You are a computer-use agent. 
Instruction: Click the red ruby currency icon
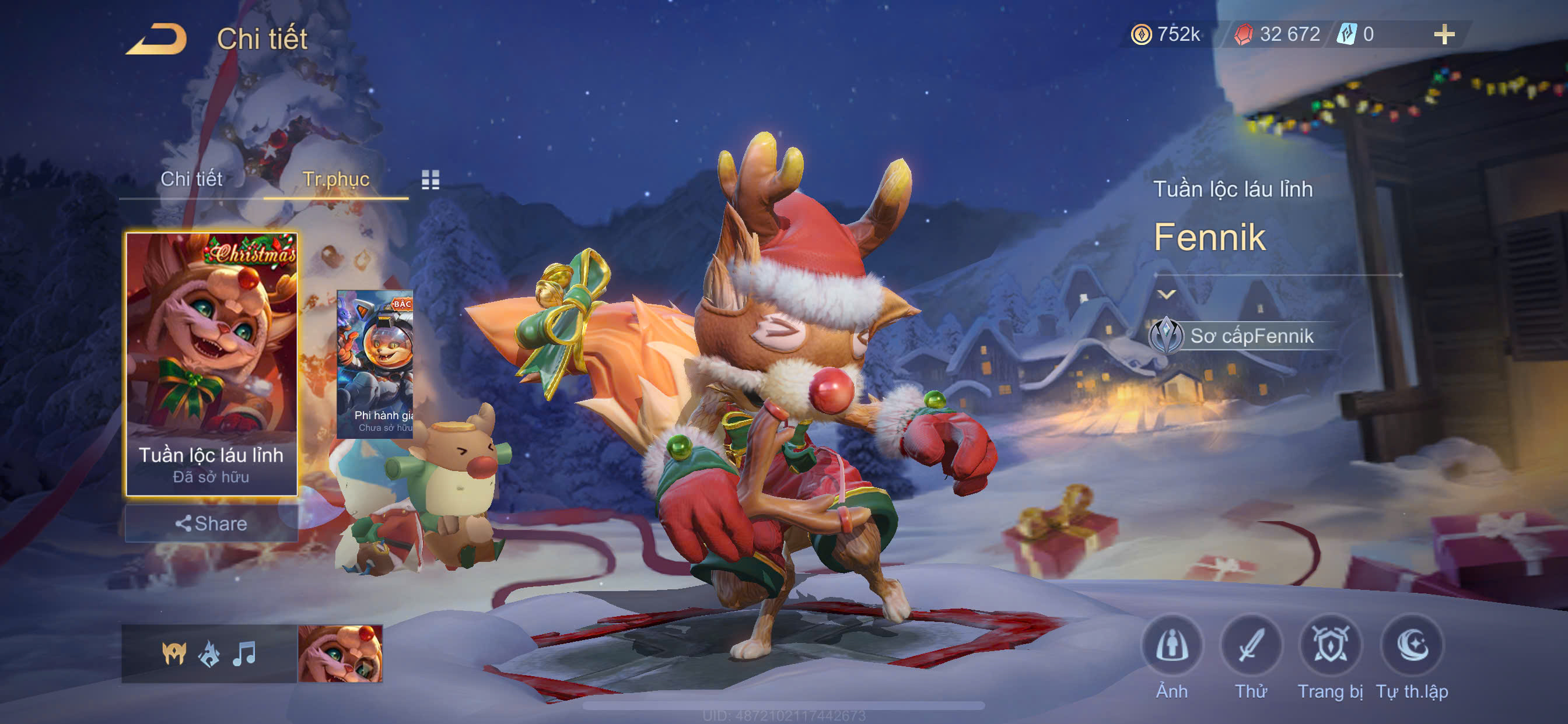(x=1243, y=34)
